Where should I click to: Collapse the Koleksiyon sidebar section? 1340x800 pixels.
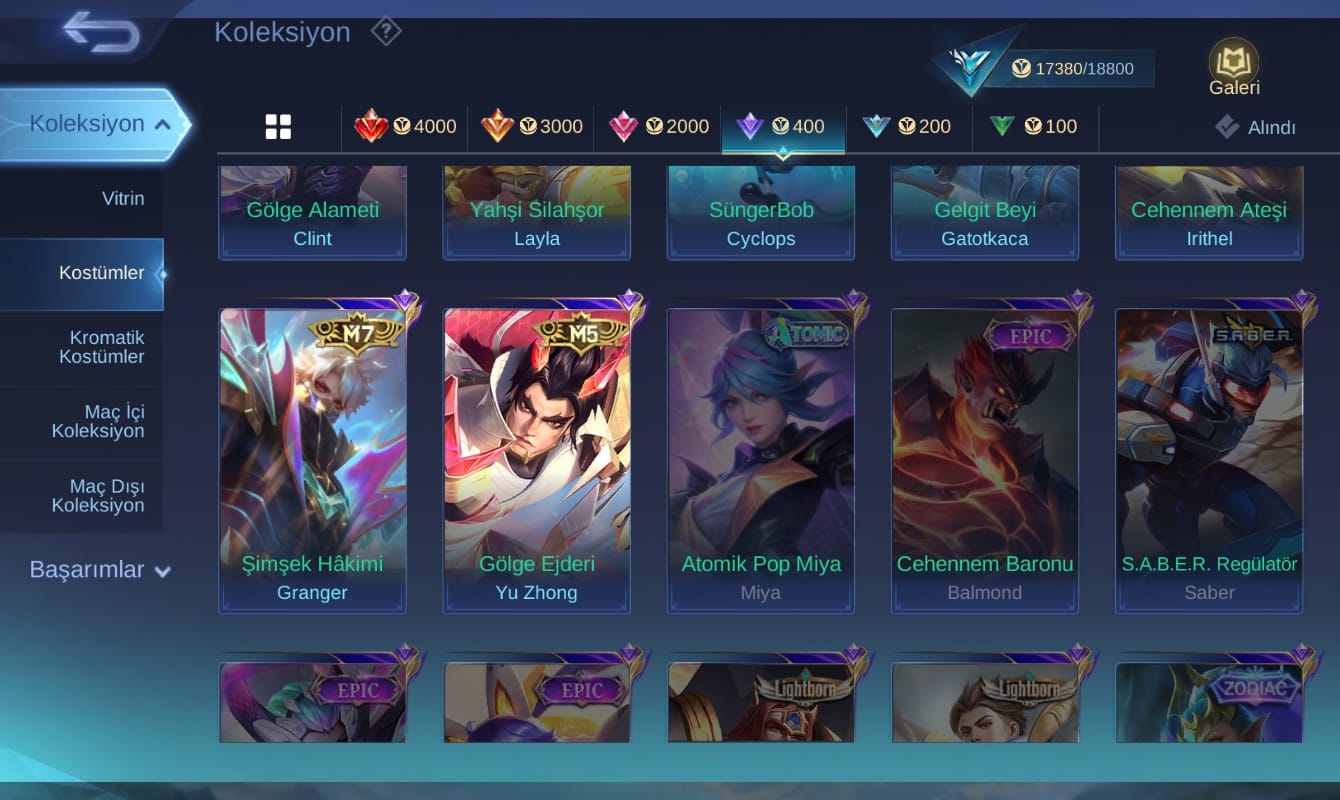point(160,124)
